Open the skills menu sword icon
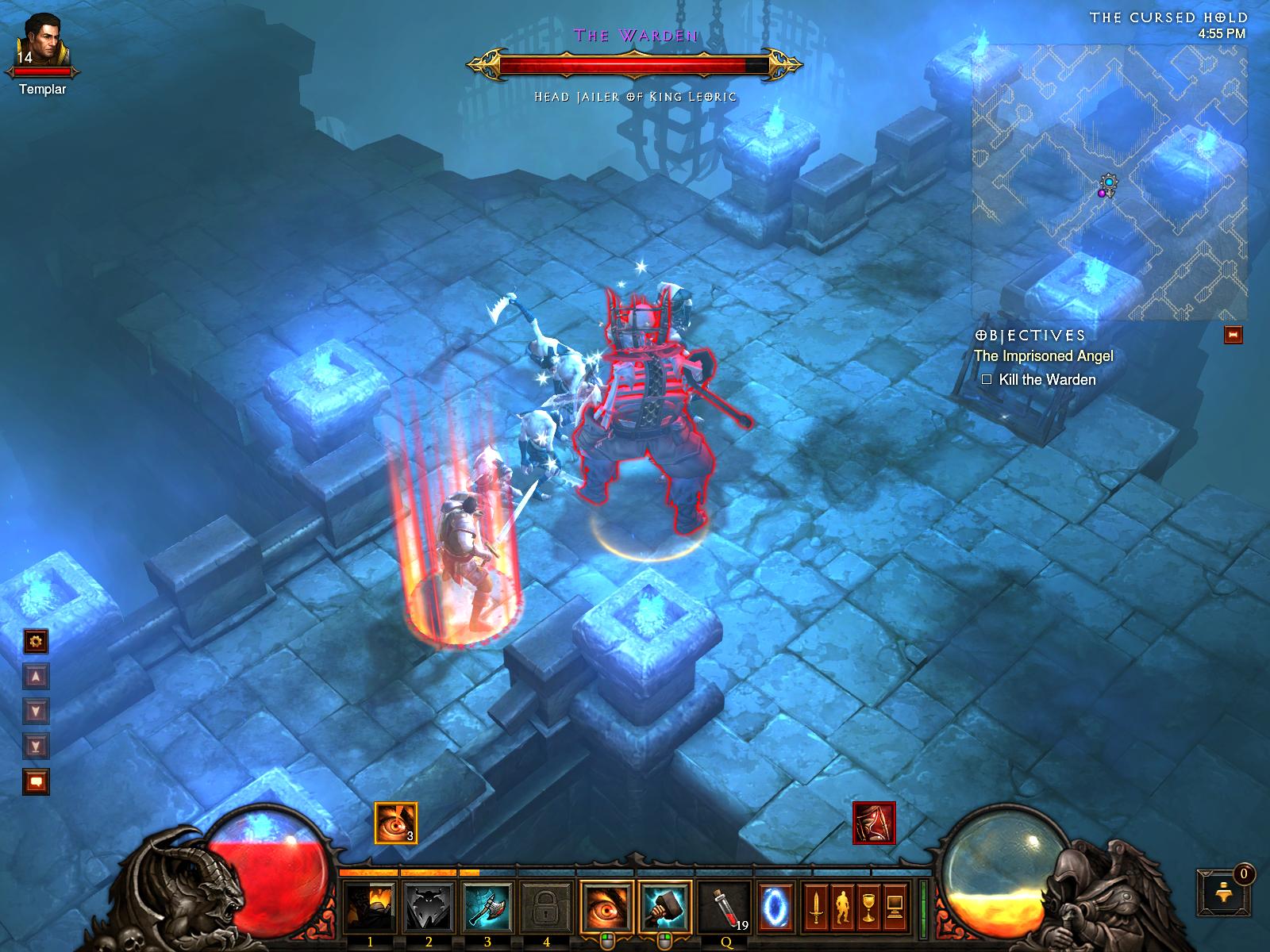This screenshot has height=952, width=1270. click(x=815, y=908)
